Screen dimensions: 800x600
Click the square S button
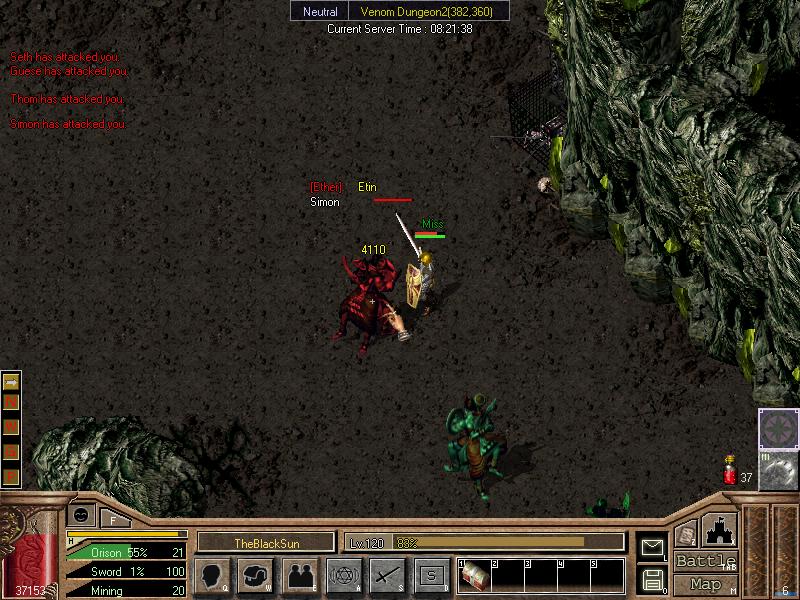click(431, 576)
